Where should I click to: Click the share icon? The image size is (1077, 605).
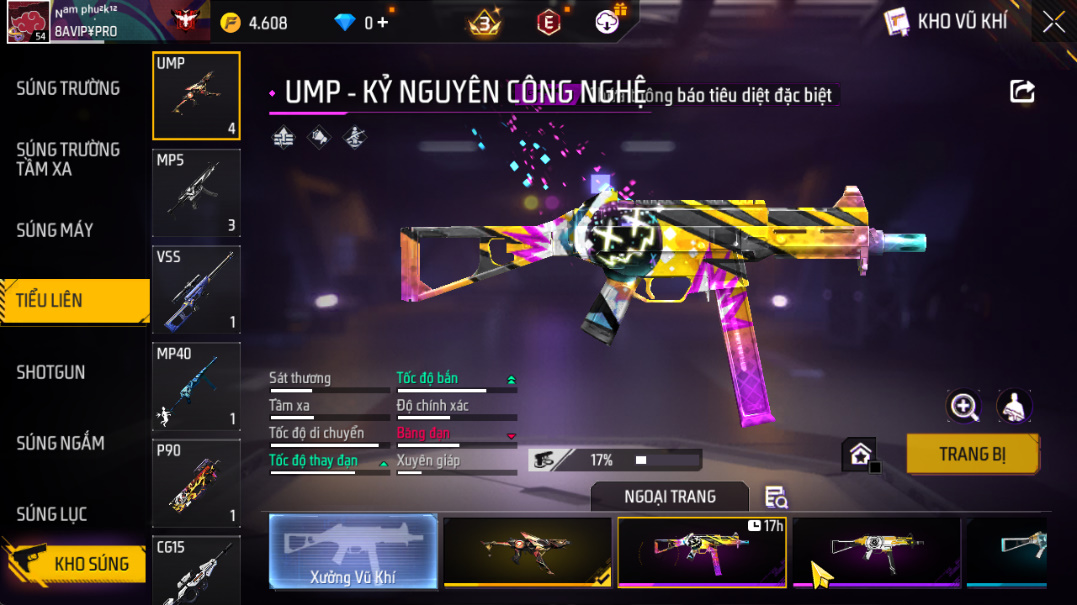point(1022,92)
